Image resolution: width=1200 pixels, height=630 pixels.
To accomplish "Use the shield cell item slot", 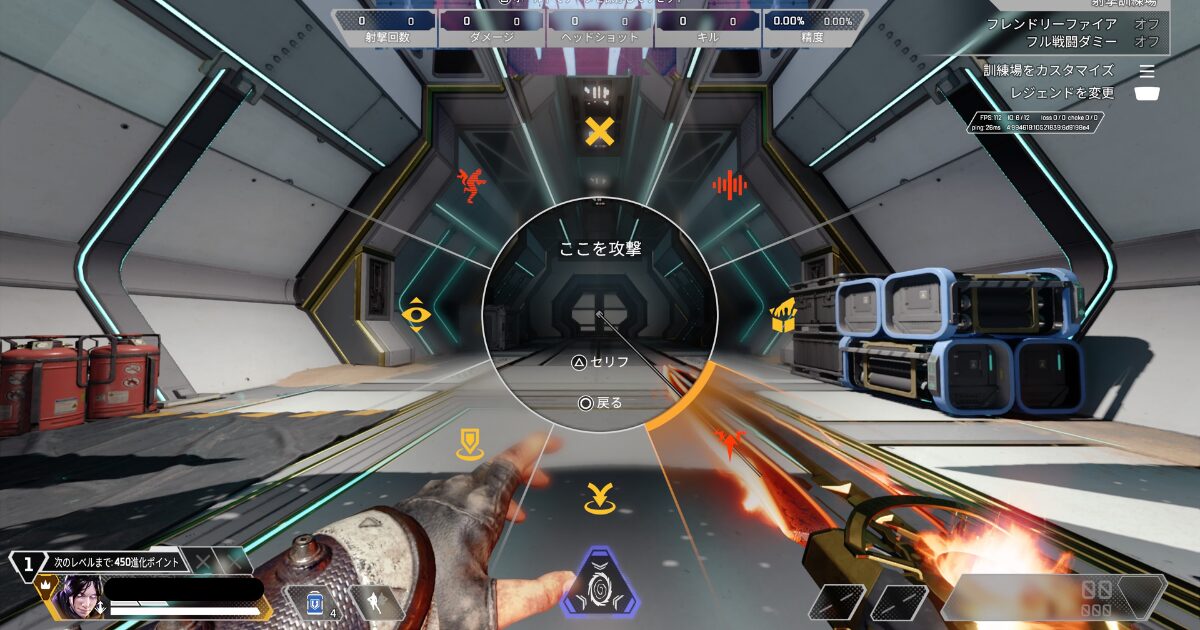I will [312, 602].
